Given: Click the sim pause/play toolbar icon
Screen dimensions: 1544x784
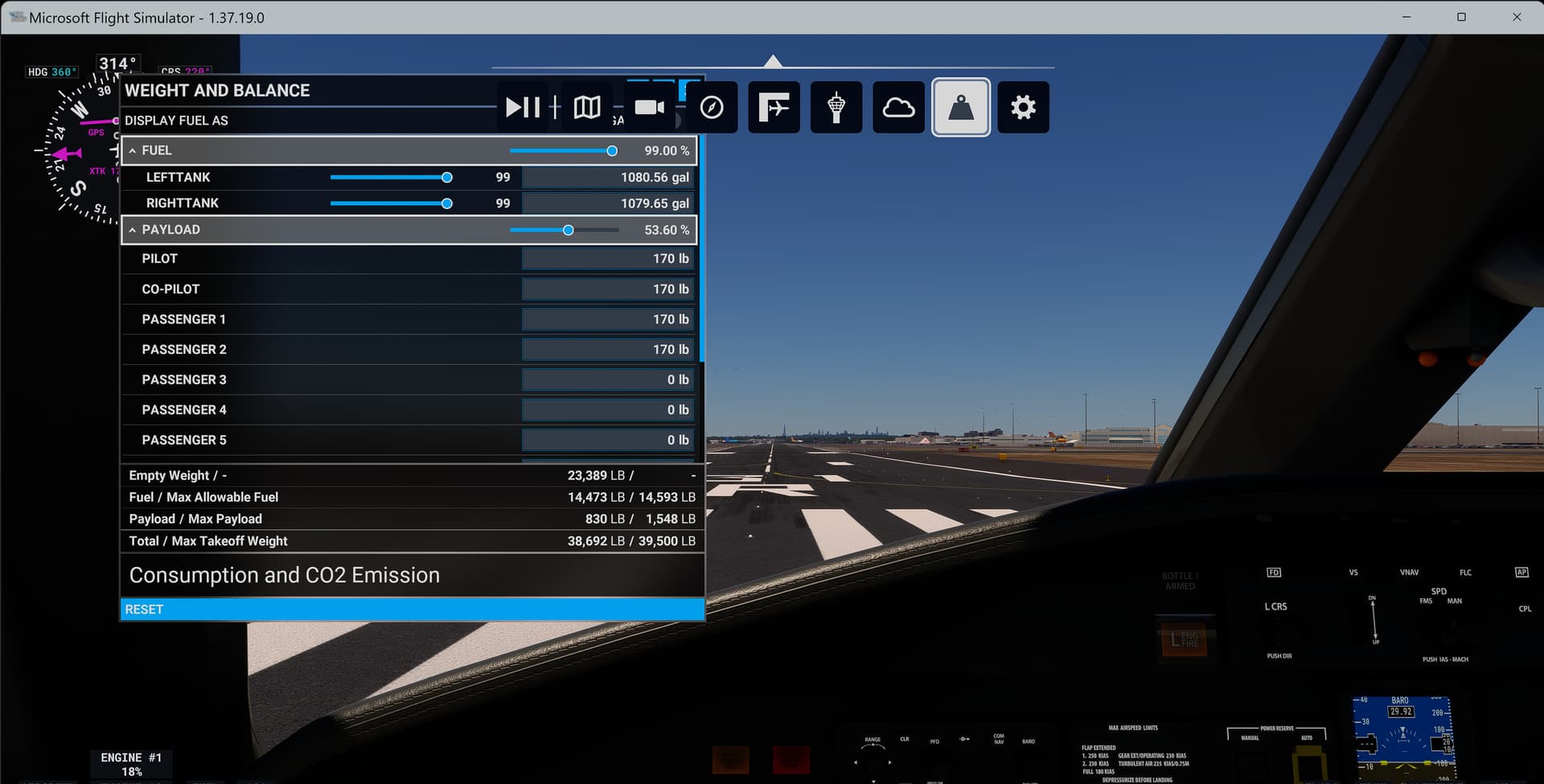Looking at the screenshot, I should pyautogui.click(x=523, y=107).
